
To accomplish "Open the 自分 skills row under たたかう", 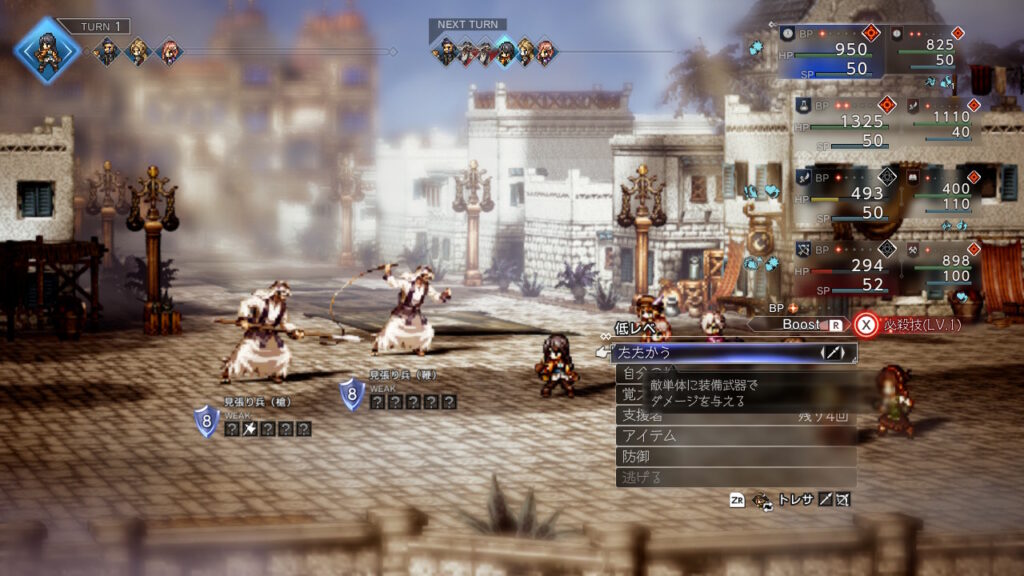I will tap(632, 374).
